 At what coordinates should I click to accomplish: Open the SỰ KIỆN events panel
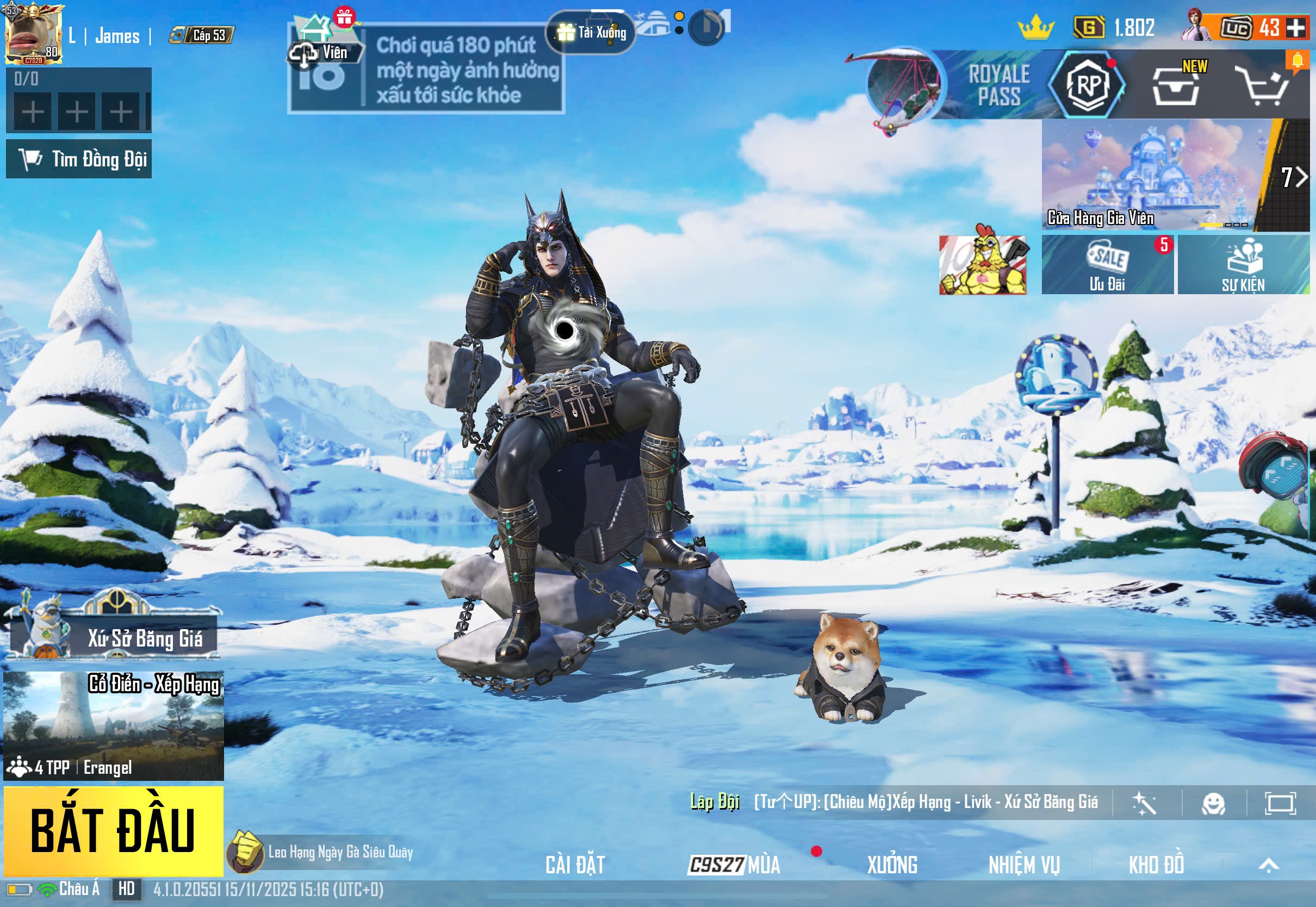point(1243,265)
